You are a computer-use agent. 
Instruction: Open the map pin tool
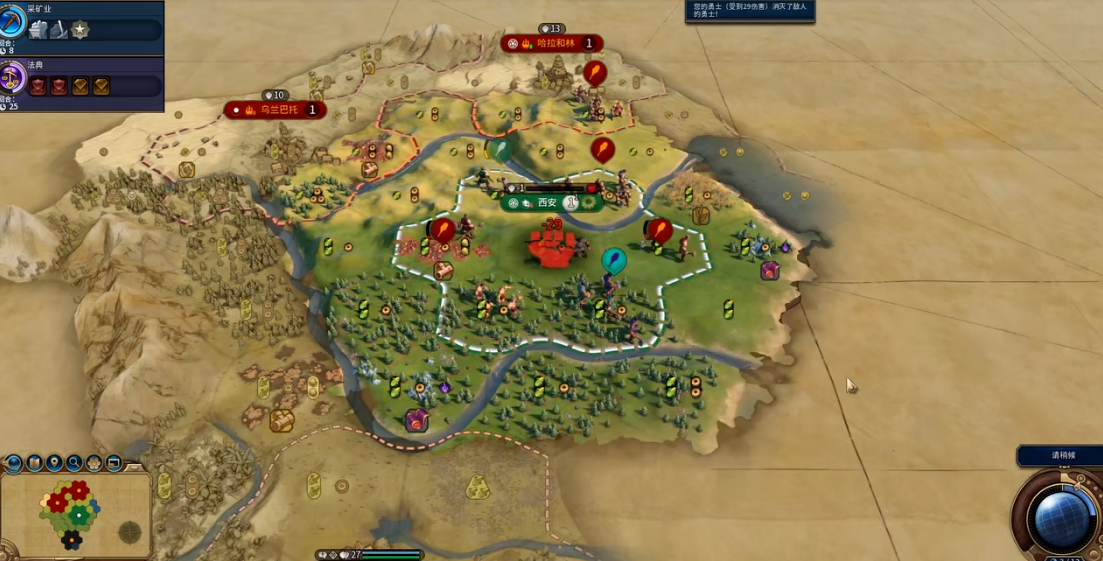(x=54, y=463)
